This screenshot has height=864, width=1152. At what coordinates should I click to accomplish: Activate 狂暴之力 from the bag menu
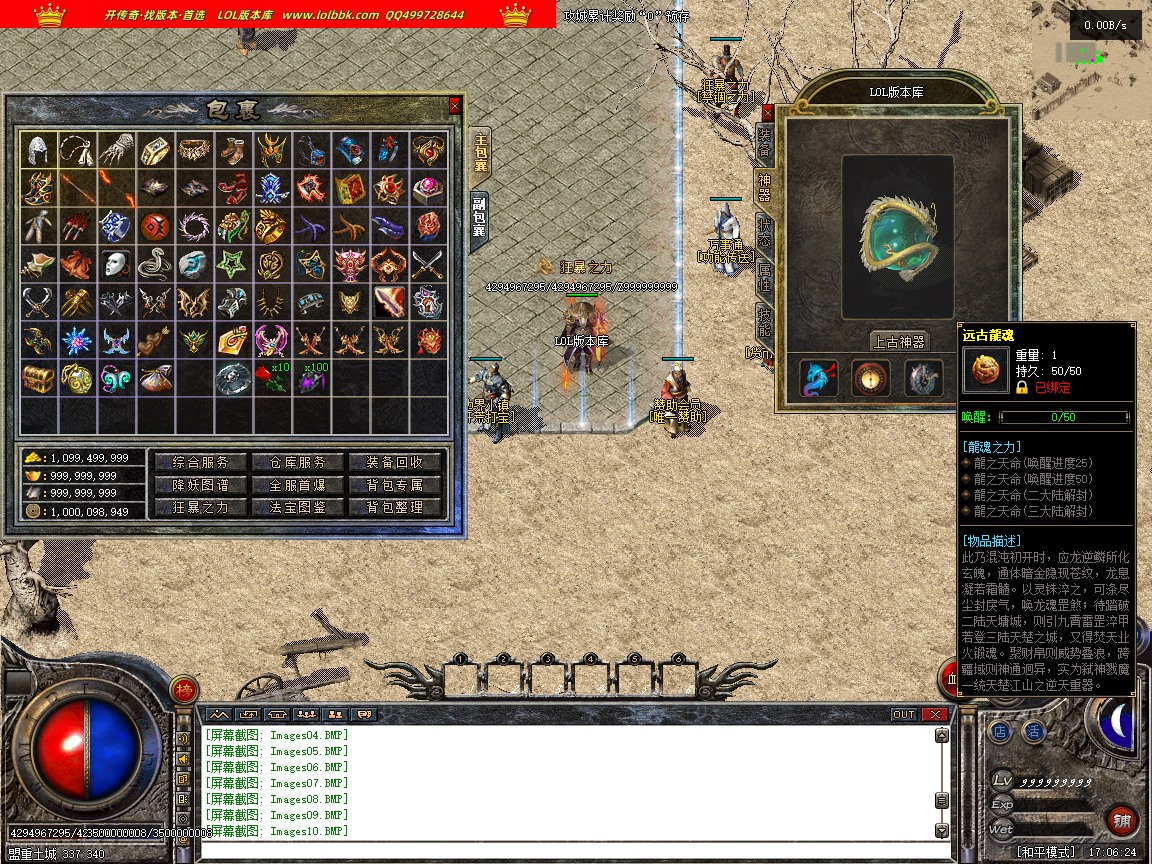tap(200, 507)
